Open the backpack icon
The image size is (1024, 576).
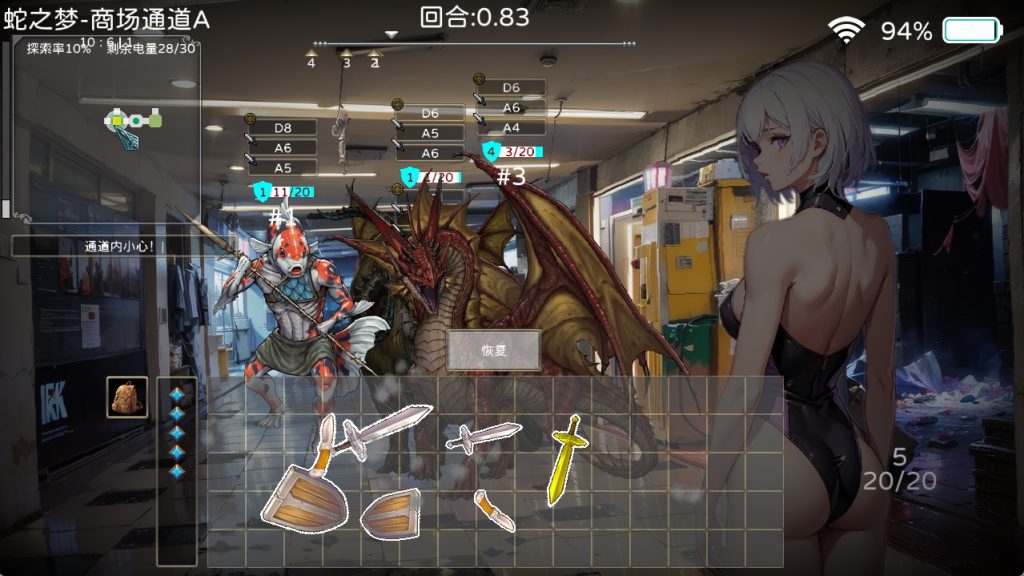coord(127,397)
